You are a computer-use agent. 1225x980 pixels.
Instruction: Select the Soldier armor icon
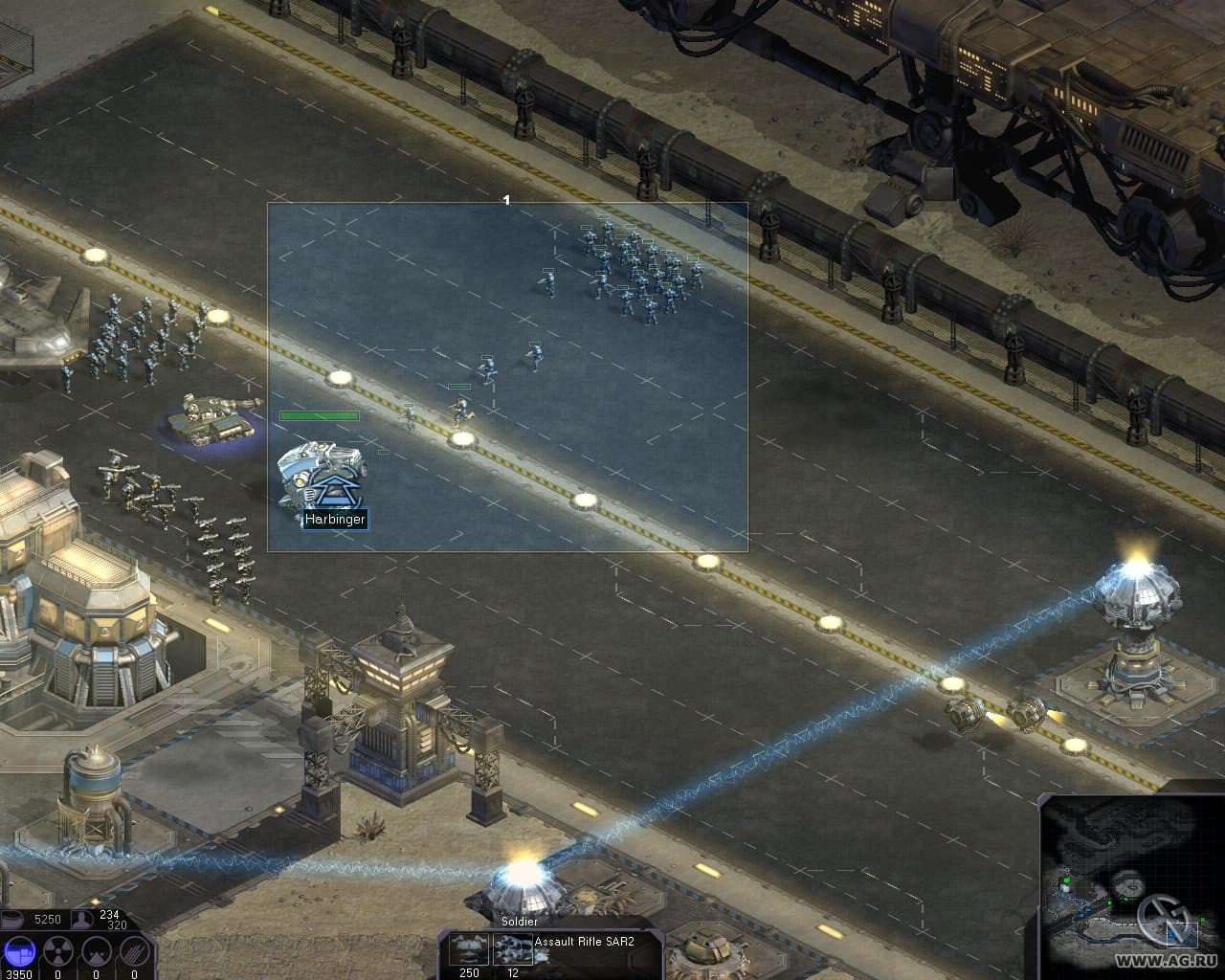[470, 949]
